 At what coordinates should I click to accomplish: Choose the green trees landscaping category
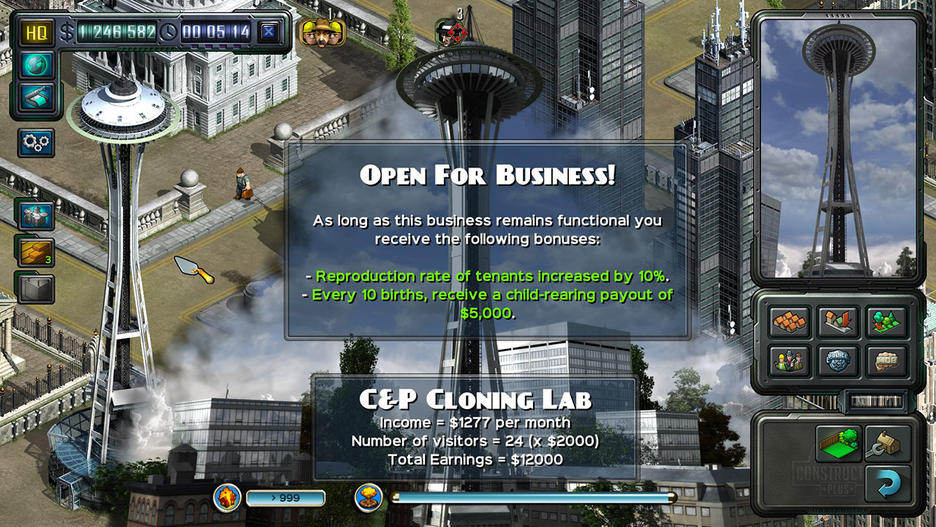click(x=886, y=321)
